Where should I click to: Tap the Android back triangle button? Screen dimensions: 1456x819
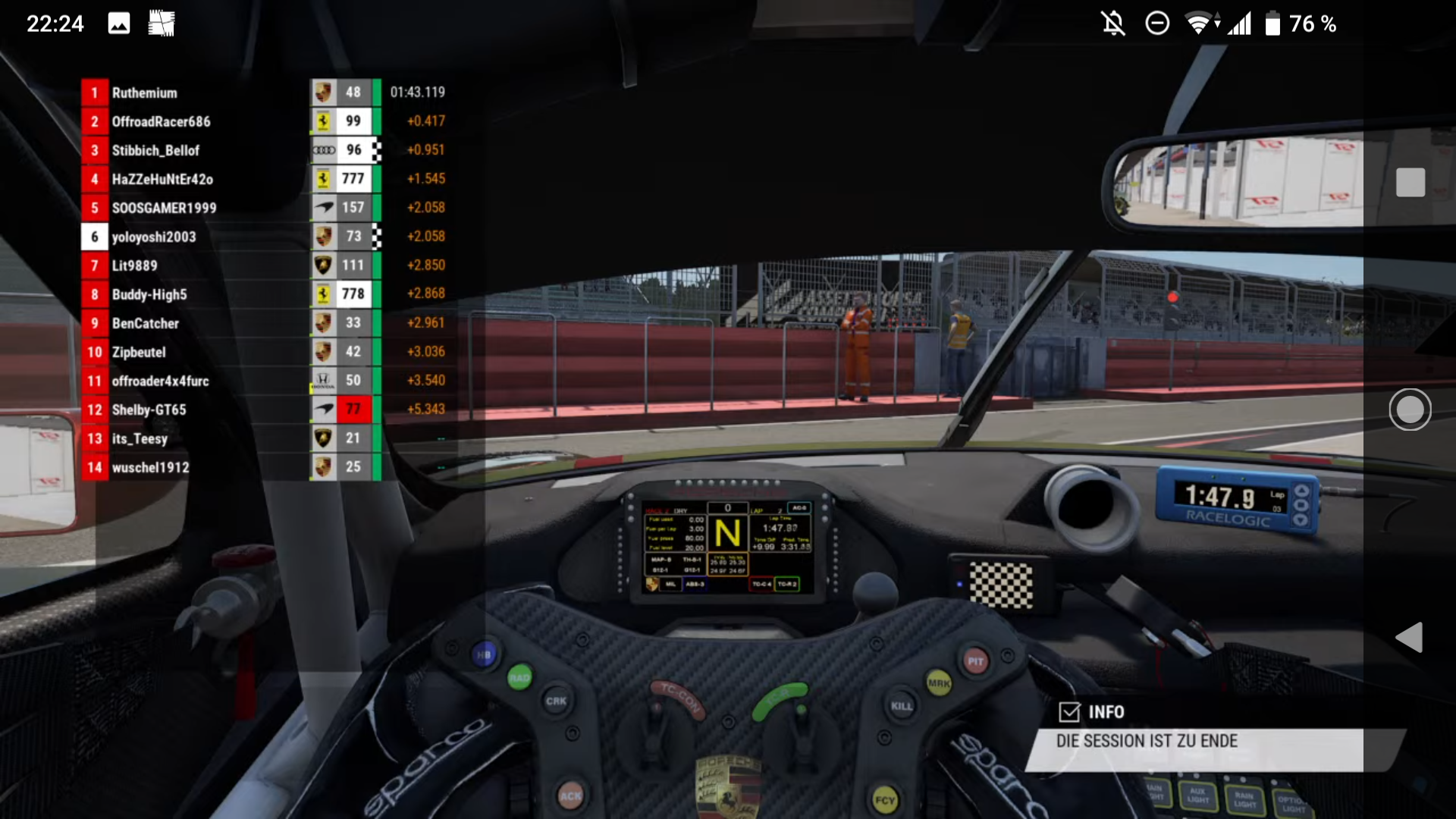coord(1410,638)
